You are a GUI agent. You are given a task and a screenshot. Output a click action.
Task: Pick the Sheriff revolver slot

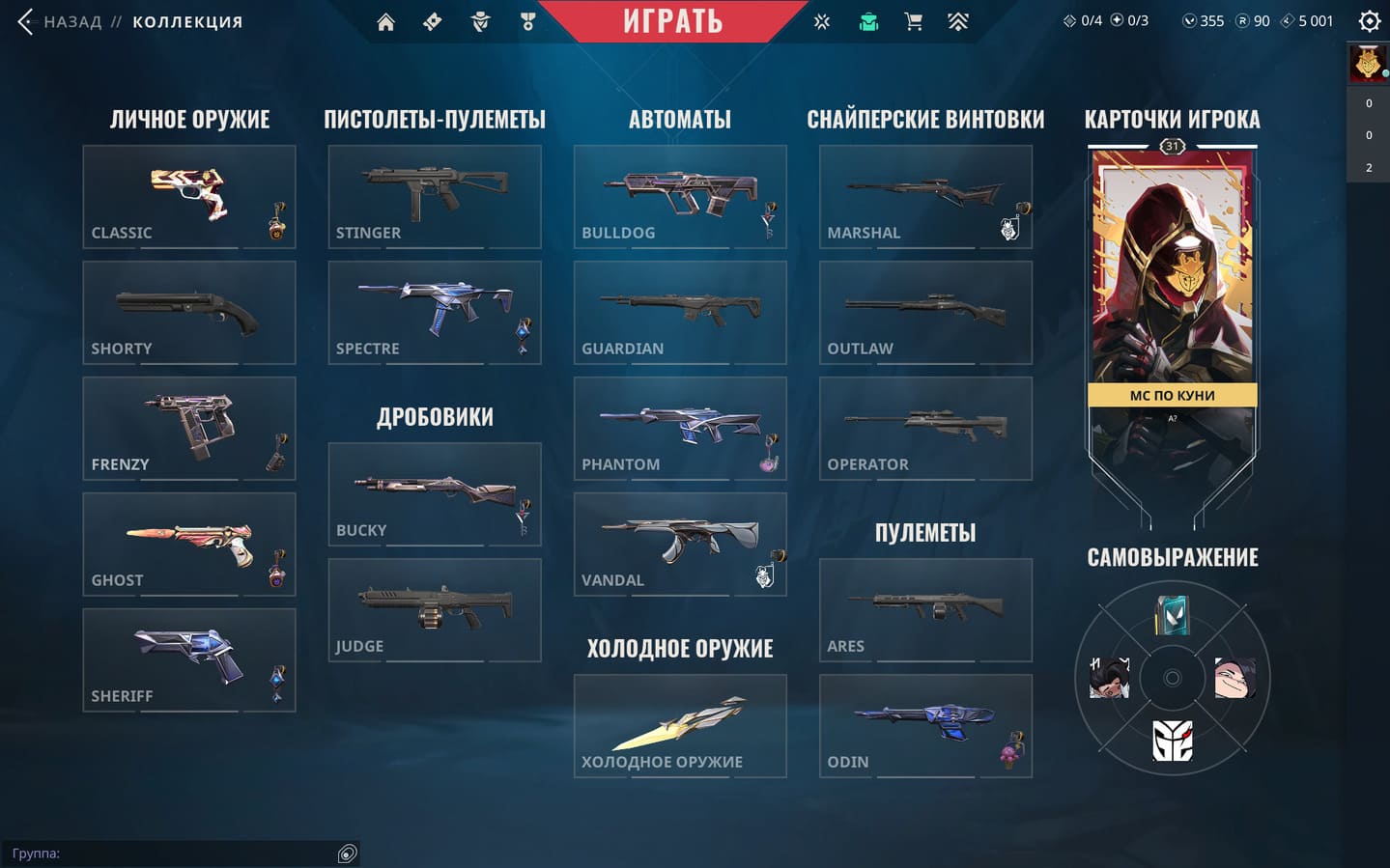188,660
